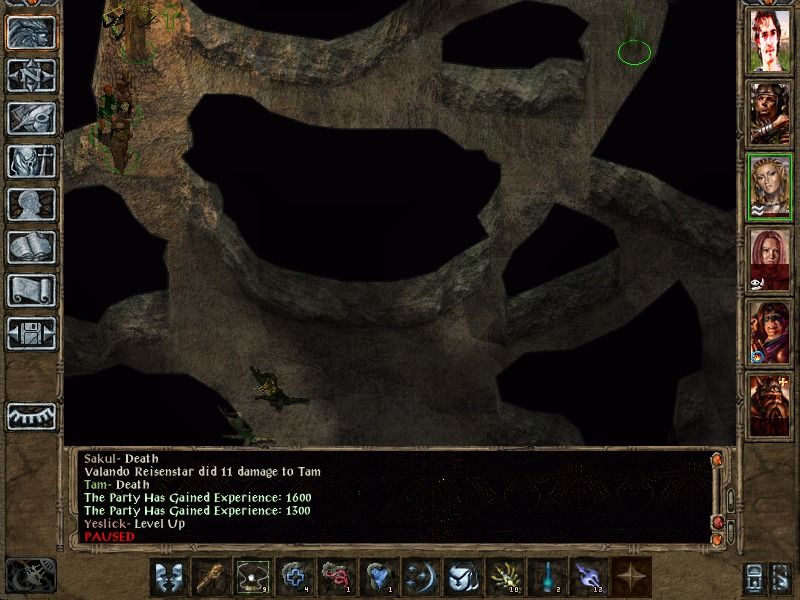This screenshot has width=800, height=600.
Task: Show the character record bust icon
Action: pyautogui.click(x=31, y=204)
